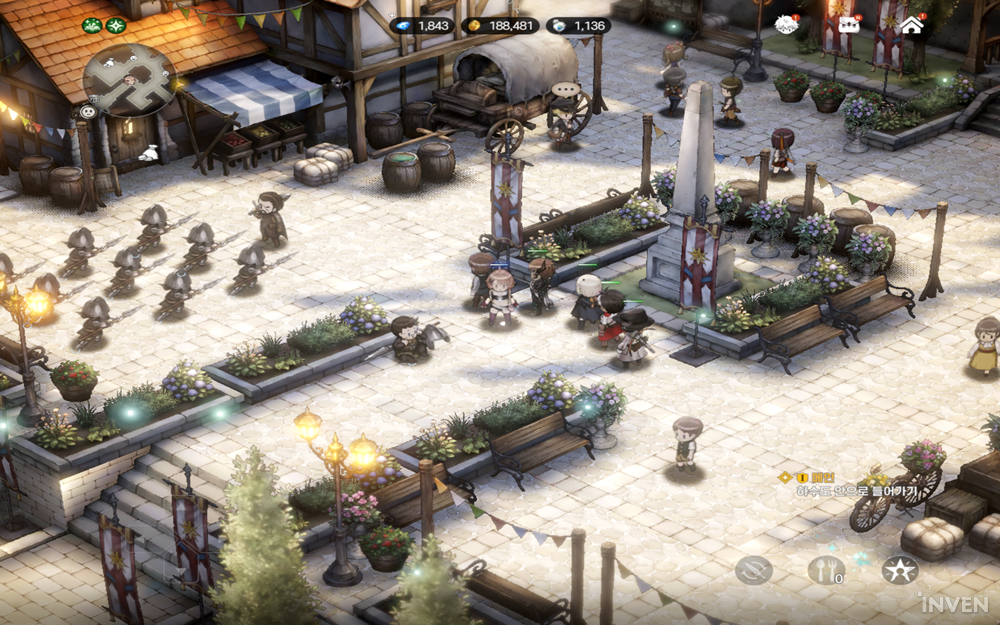
Task: Click the smiley face icon below the minimap
Action: (88, 111)
